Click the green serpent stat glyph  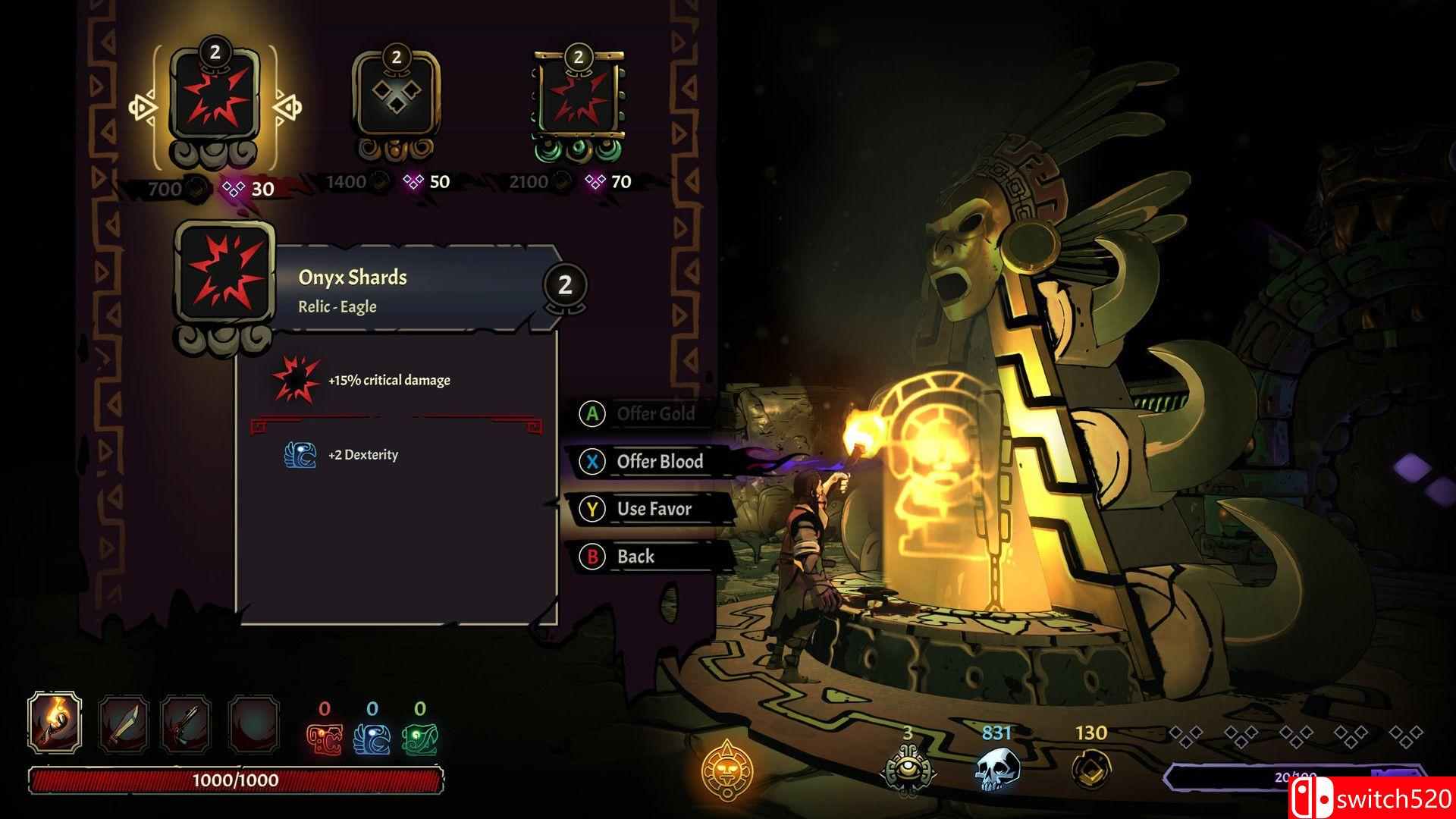[419, 739]
